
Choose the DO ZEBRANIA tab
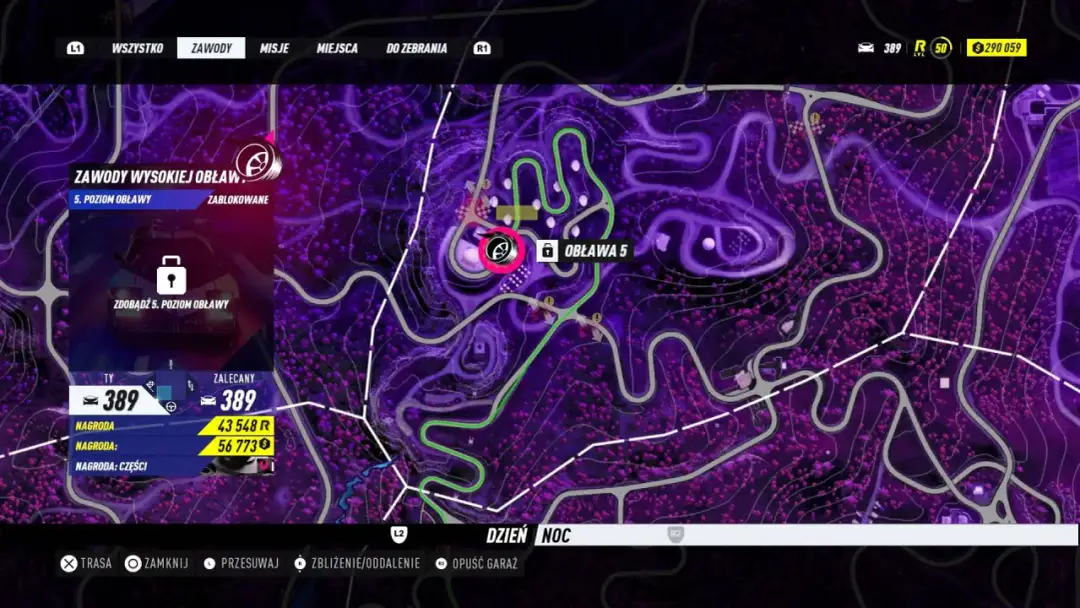pyautogui.click(x=416, y=48)
